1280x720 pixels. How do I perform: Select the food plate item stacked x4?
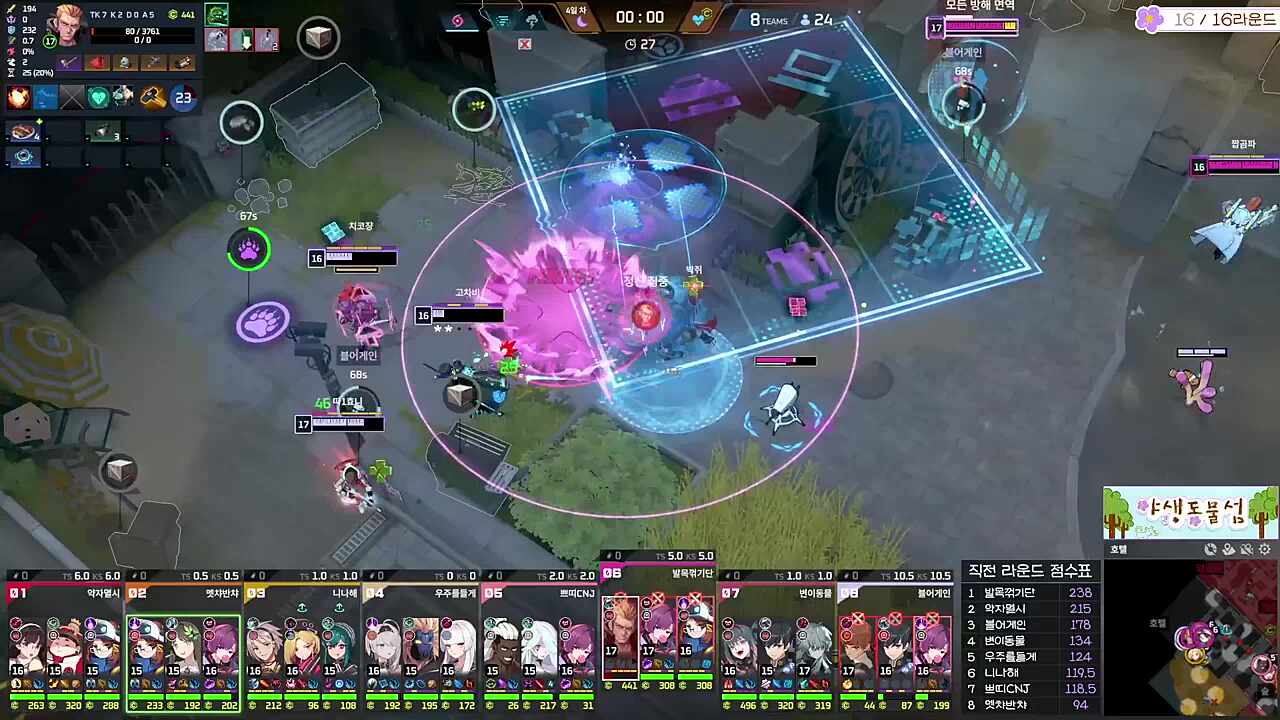(x=22, y=130)
